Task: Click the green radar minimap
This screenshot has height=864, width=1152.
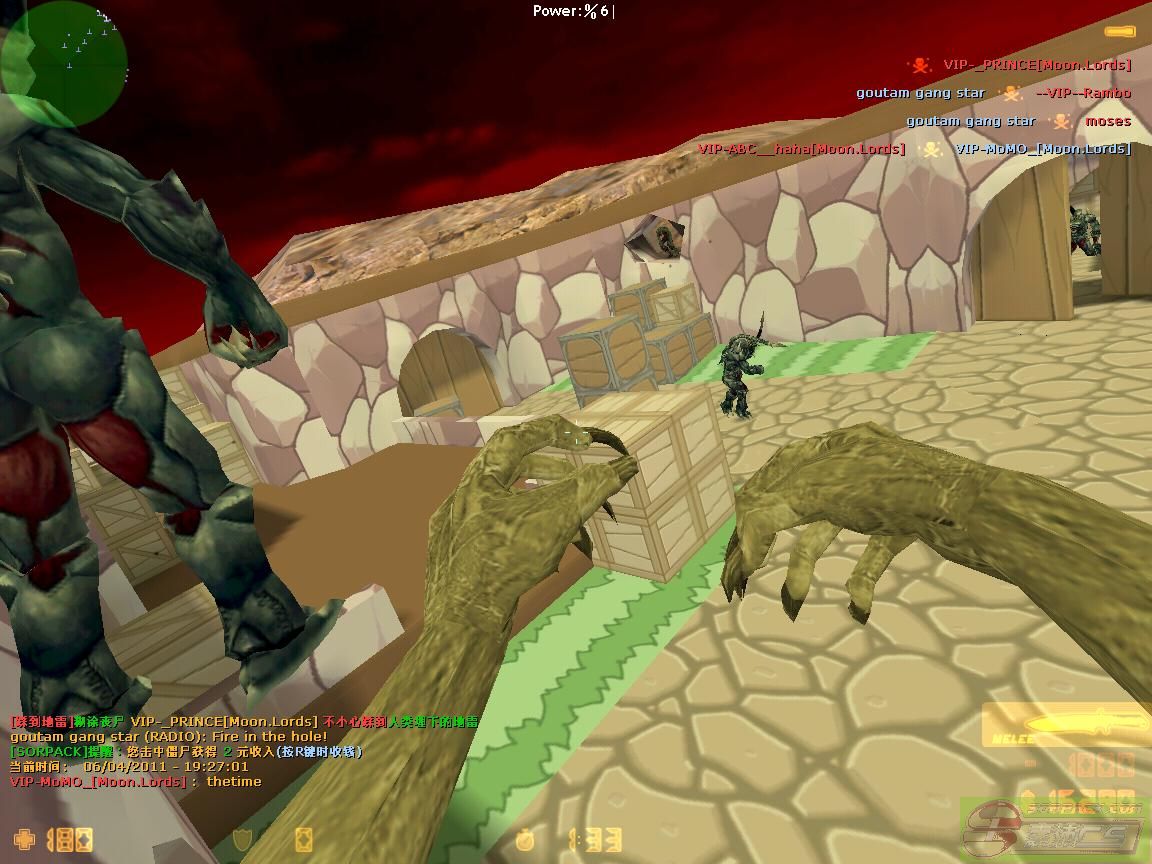Action: coord(65,62)
